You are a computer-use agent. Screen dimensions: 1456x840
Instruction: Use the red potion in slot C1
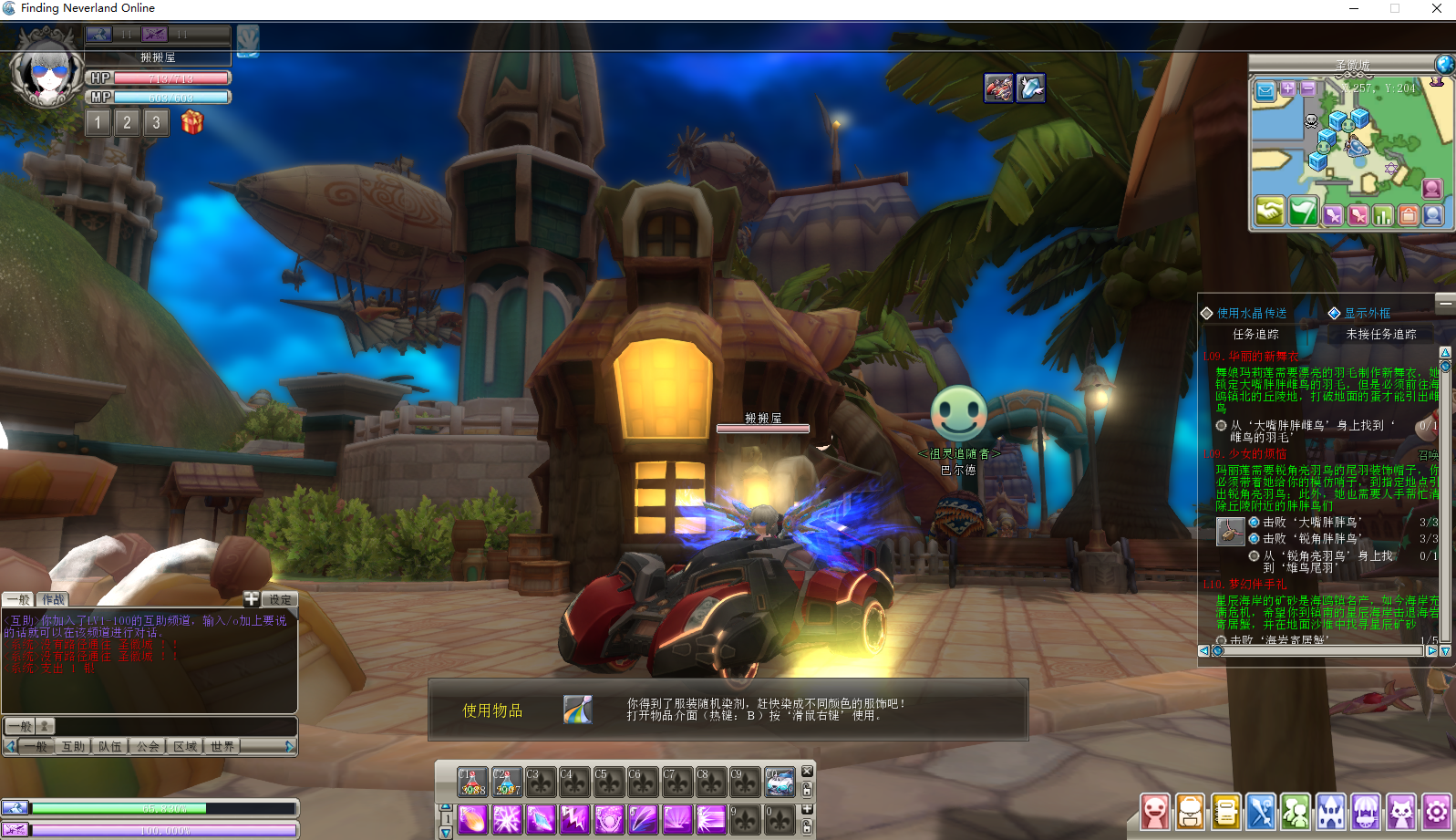[x=472, y=782]
